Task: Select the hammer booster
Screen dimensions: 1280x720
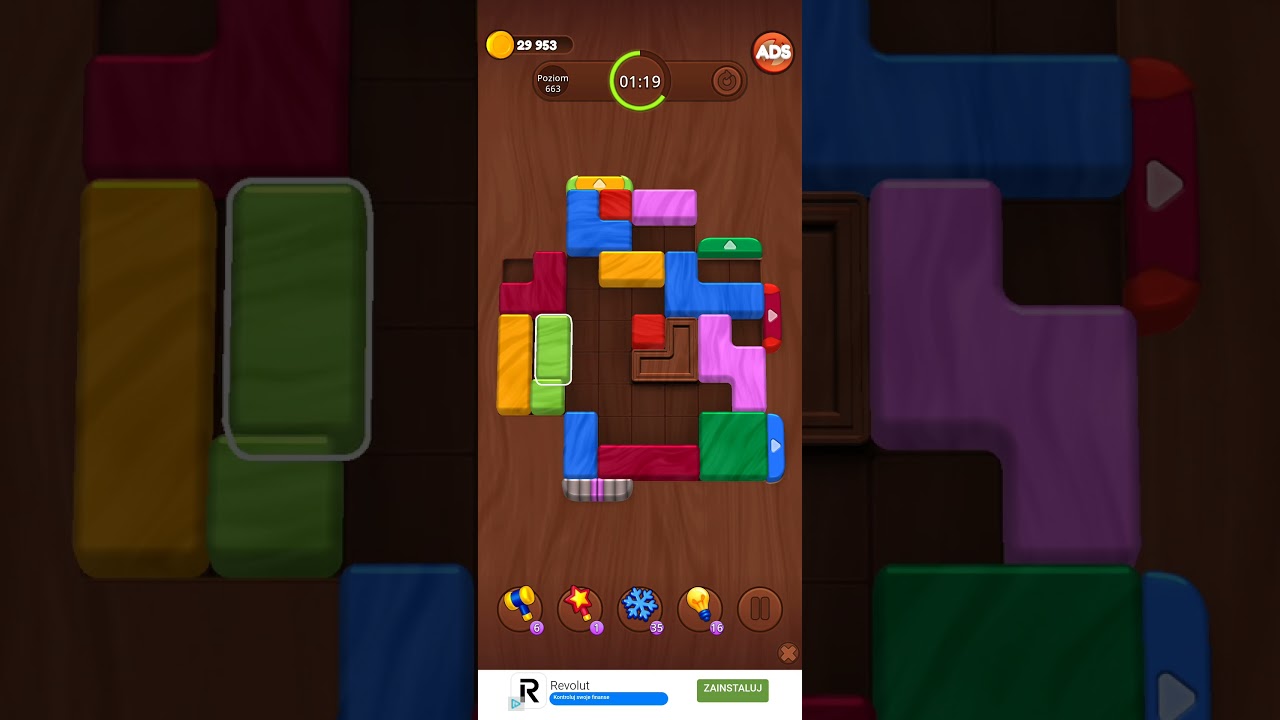Action: (x=520, y=610)
